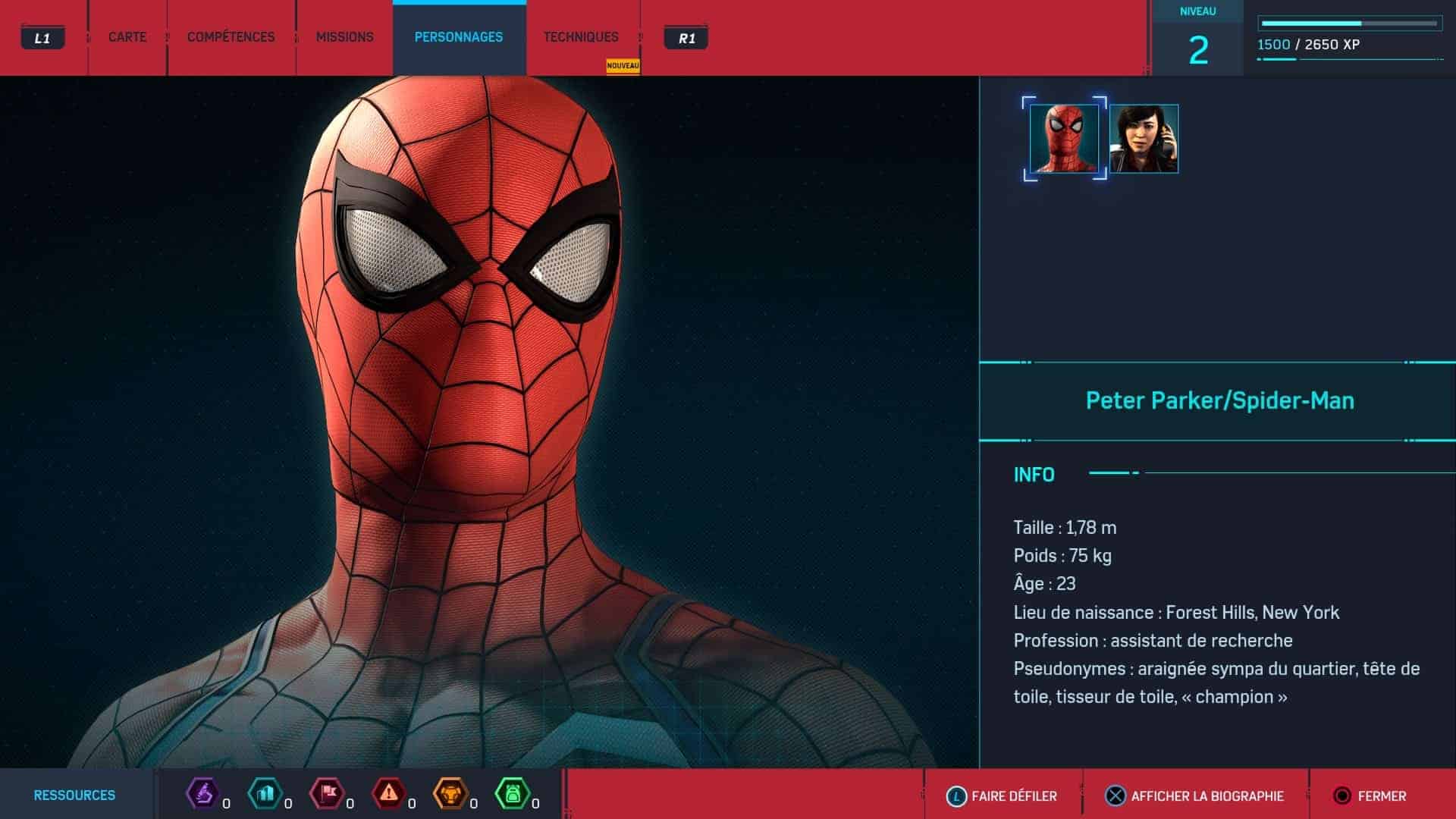Image resolution: width=1456 pixels, height=819 pixels.
Task: Select the Personnages tab
Action: (x=459, y=37)
